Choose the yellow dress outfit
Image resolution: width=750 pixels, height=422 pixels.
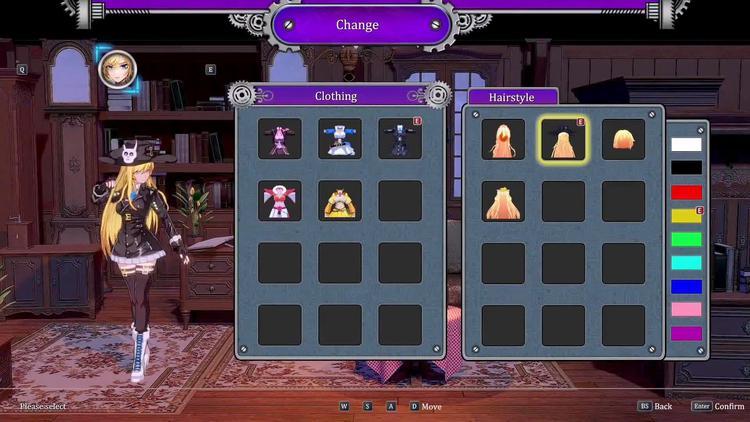340,201
